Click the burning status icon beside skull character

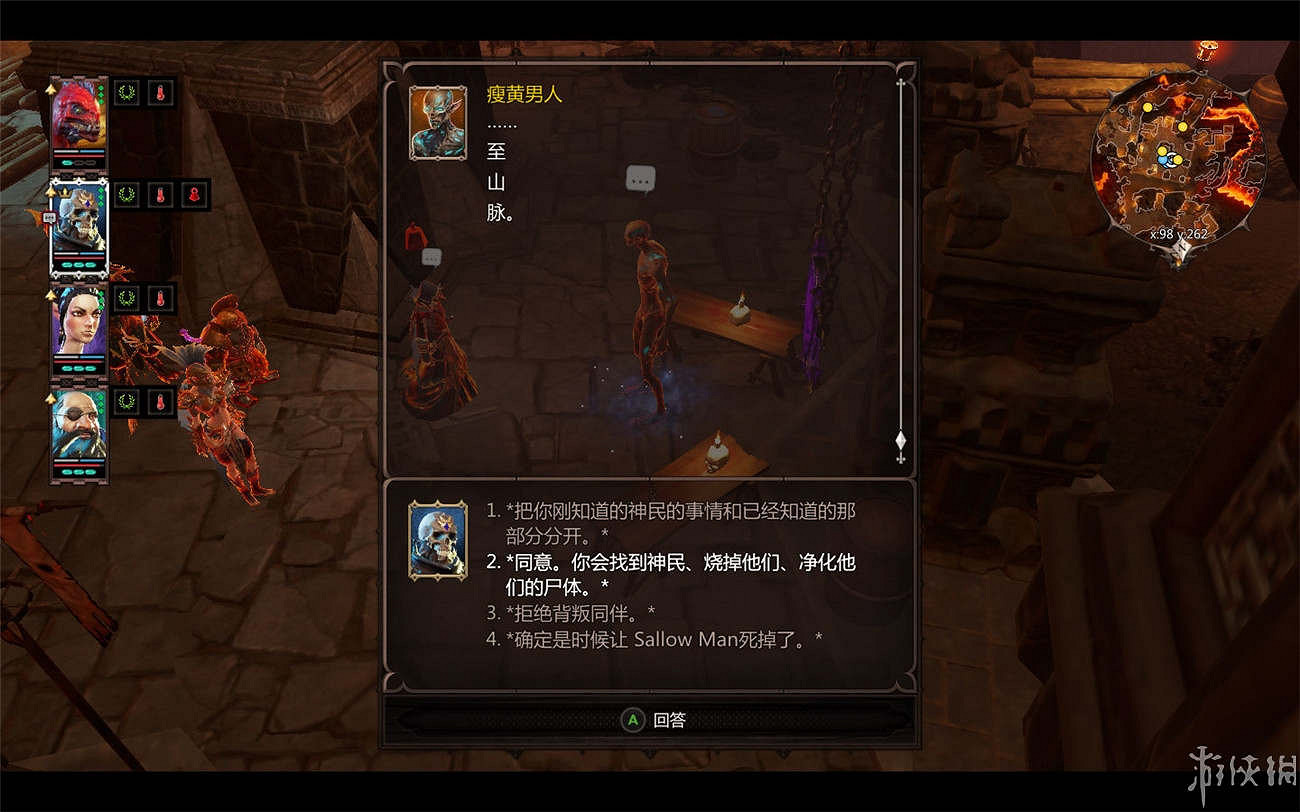(x=160, y=196)
